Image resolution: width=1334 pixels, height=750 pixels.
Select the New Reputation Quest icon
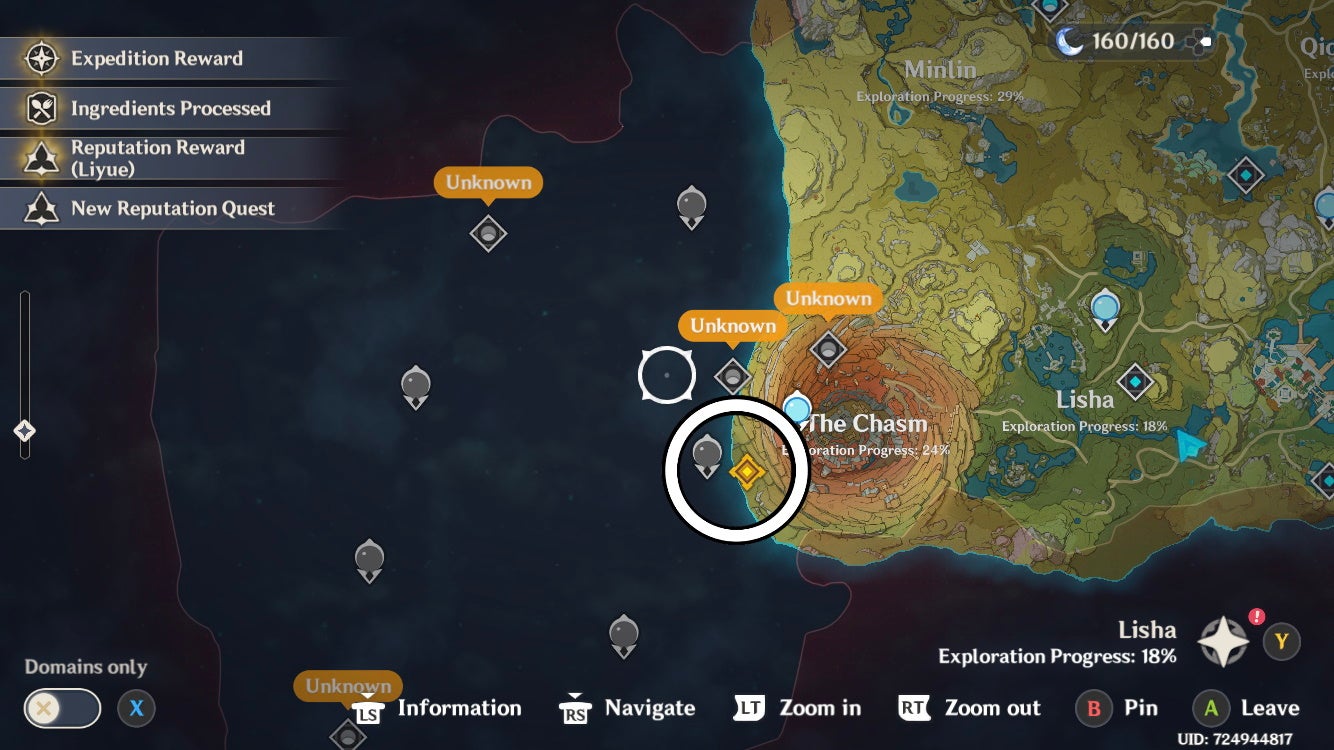click(41, 208)
